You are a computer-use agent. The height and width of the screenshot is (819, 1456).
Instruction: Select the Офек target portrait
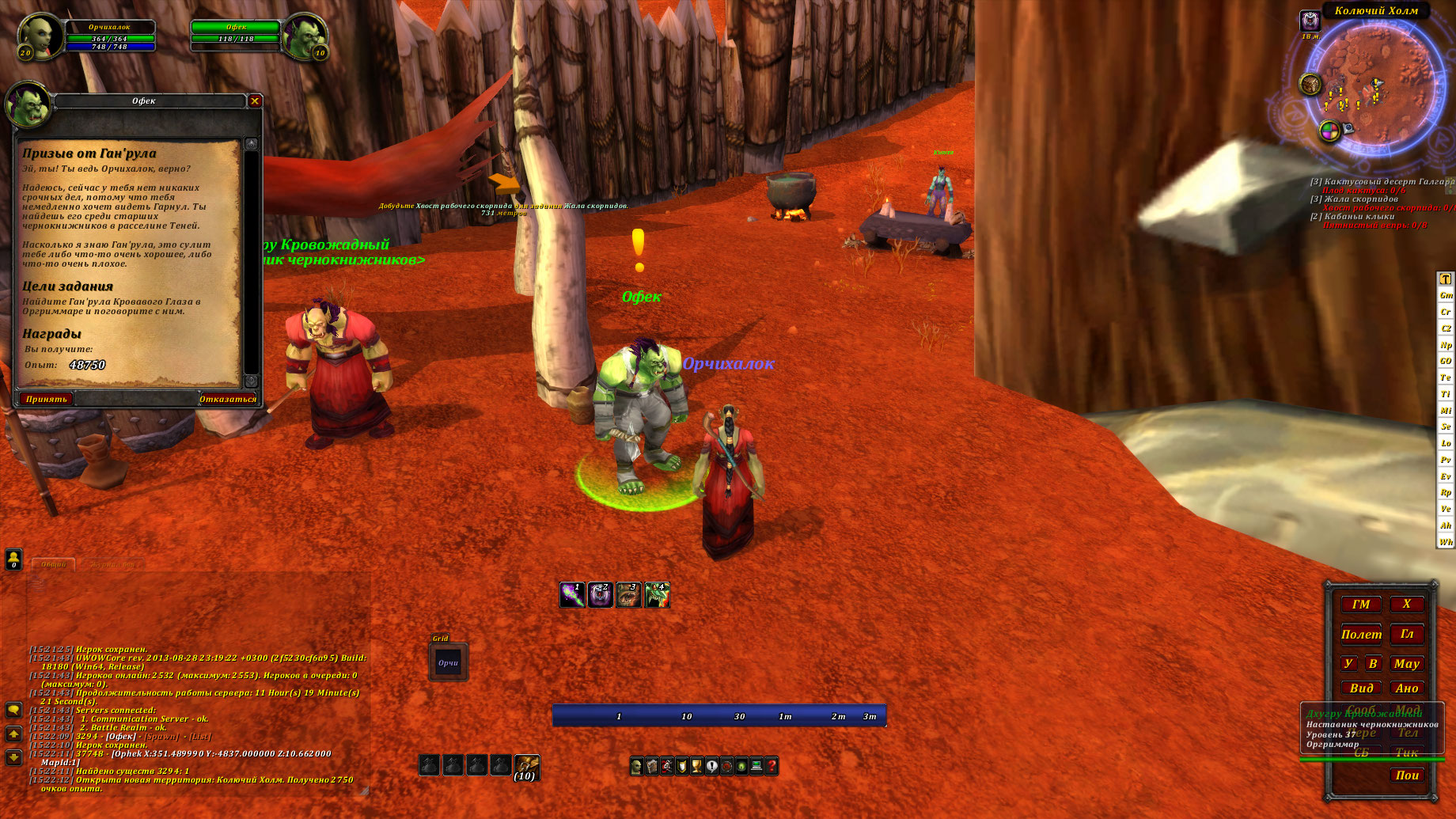click(x=305, y=36)
